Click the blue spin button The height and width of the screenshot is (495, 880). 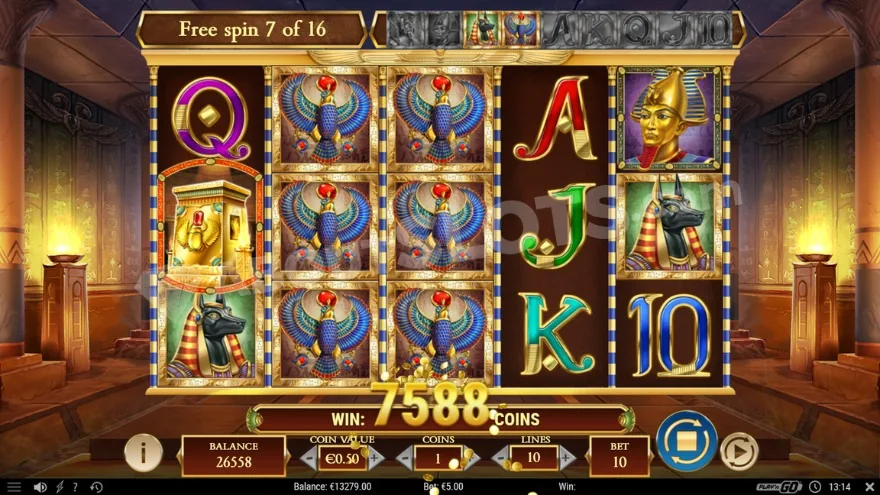coord(686,441)
